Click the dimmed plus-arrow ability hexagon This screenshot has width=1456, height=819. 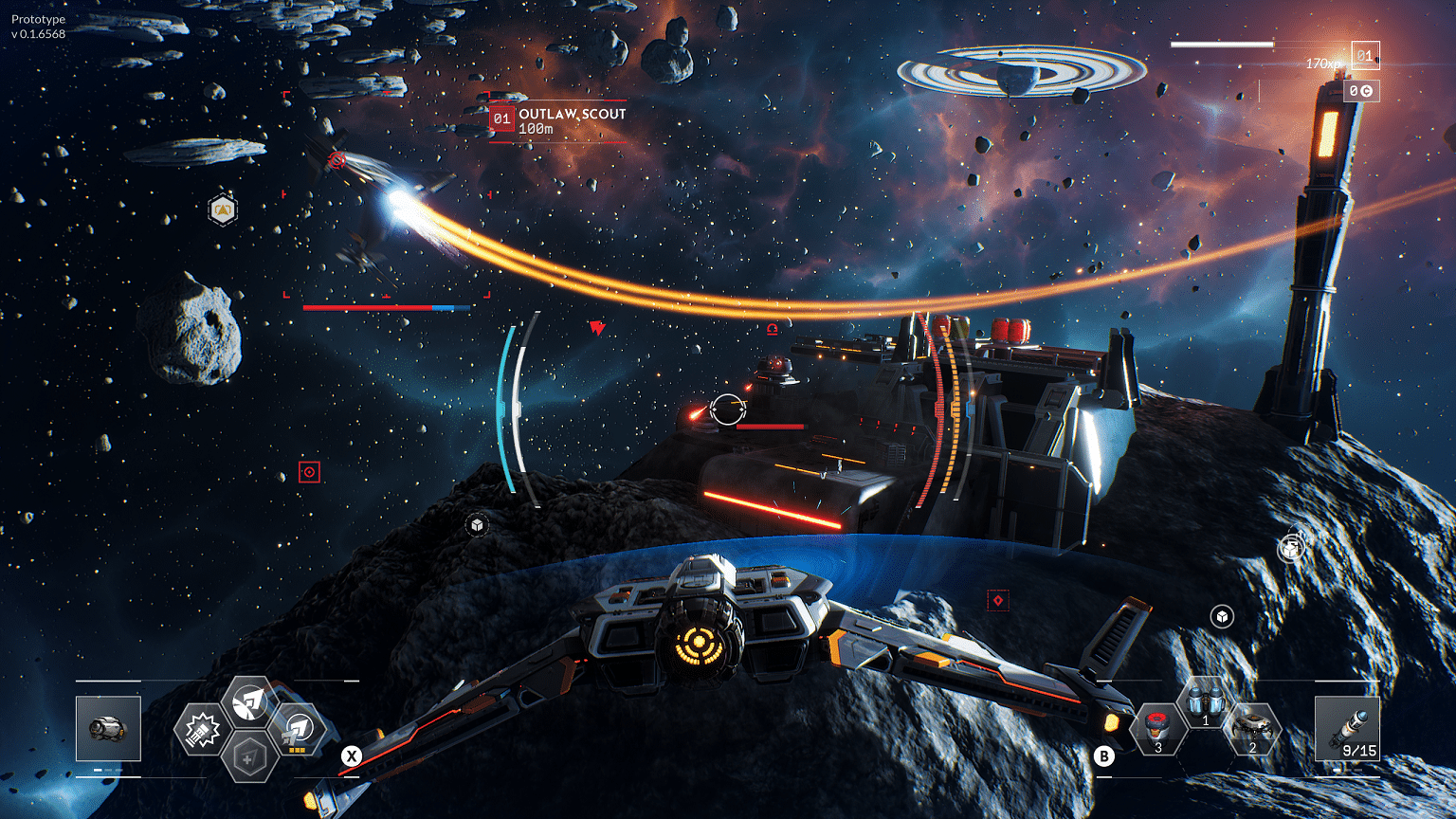tap(249, 758)
